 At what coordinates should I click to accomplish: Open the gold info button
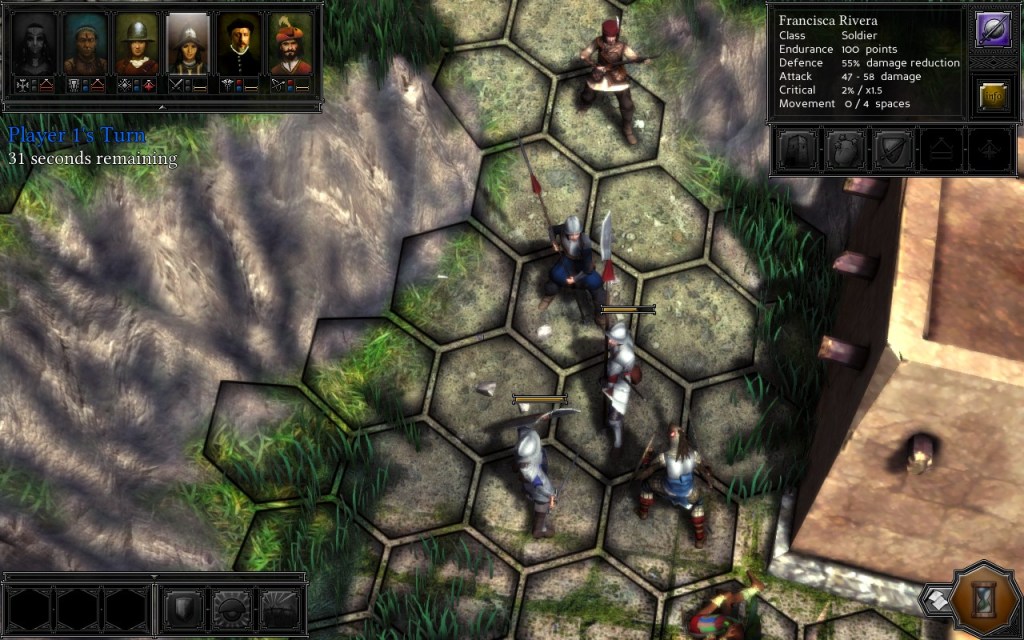[993, 97]
